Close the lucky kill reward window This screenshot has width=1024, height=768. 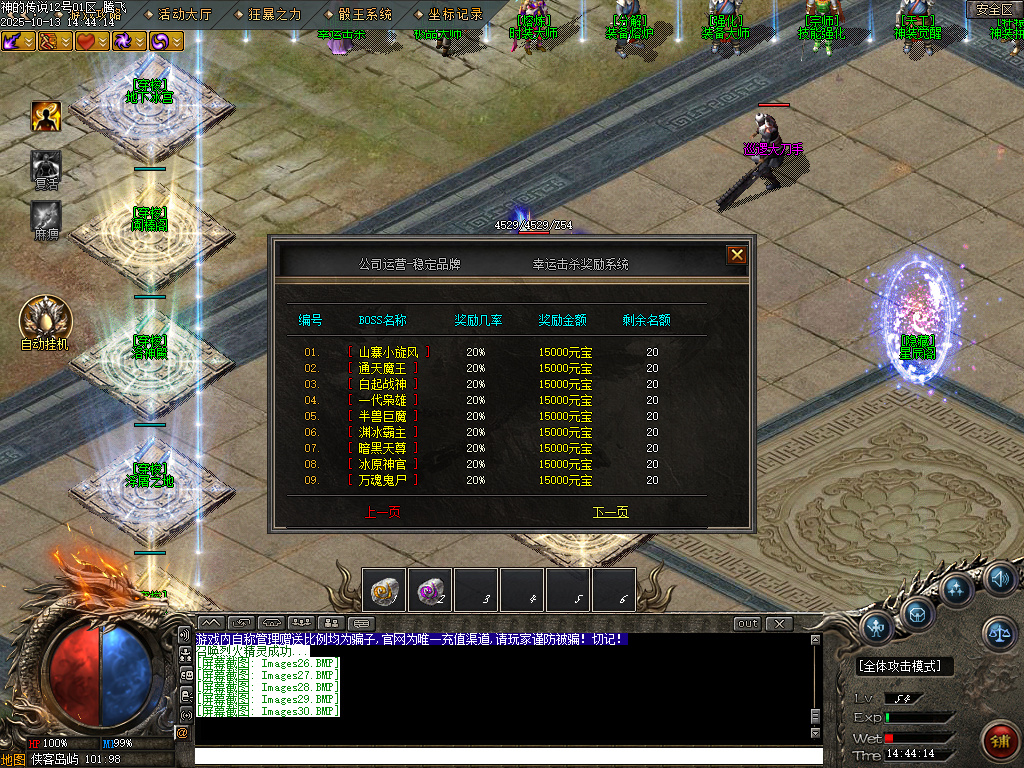(x=737, y=255)
